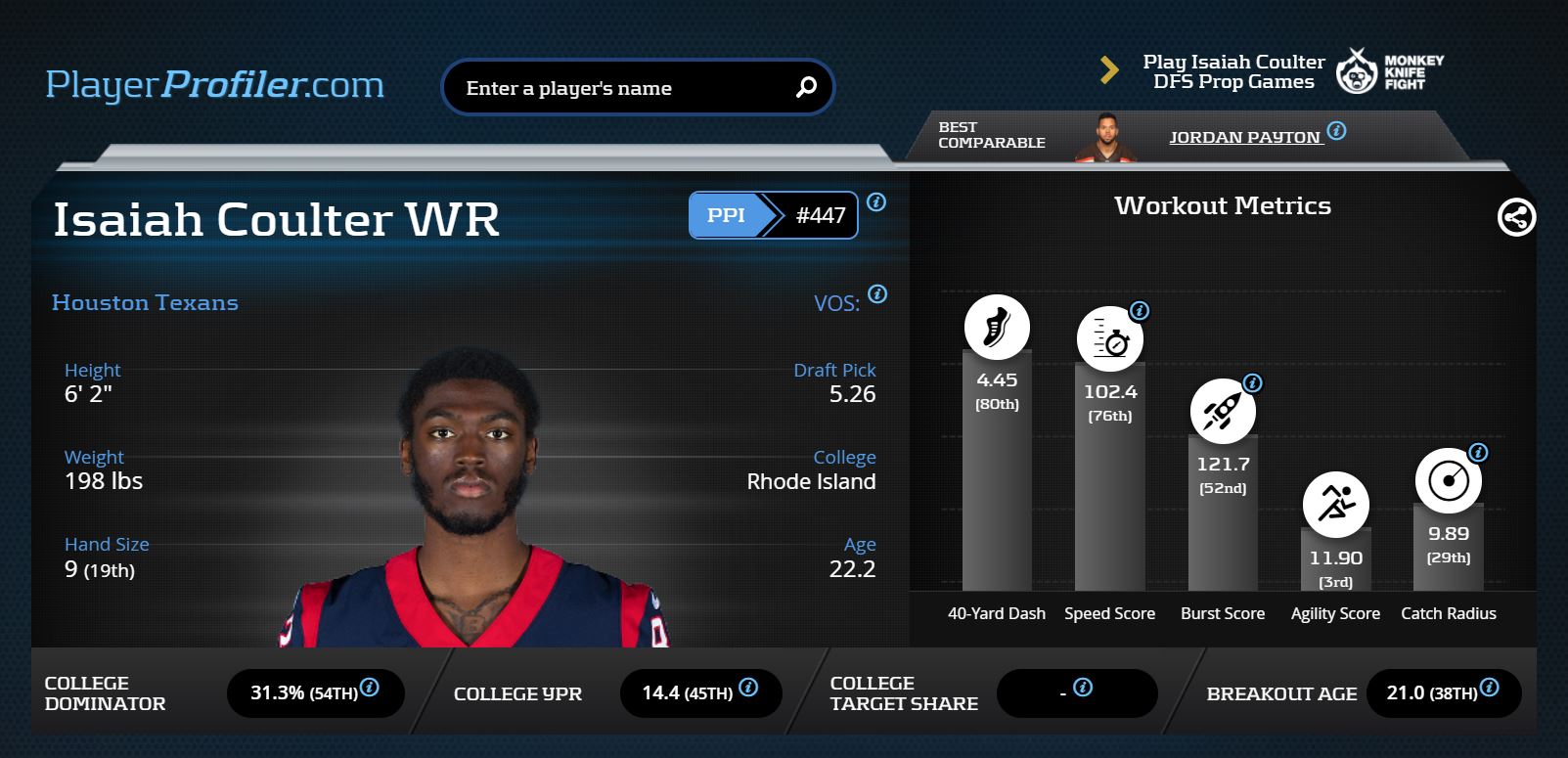Share the profile with the share icon

pyautogui.click(x=1516, y=217)
